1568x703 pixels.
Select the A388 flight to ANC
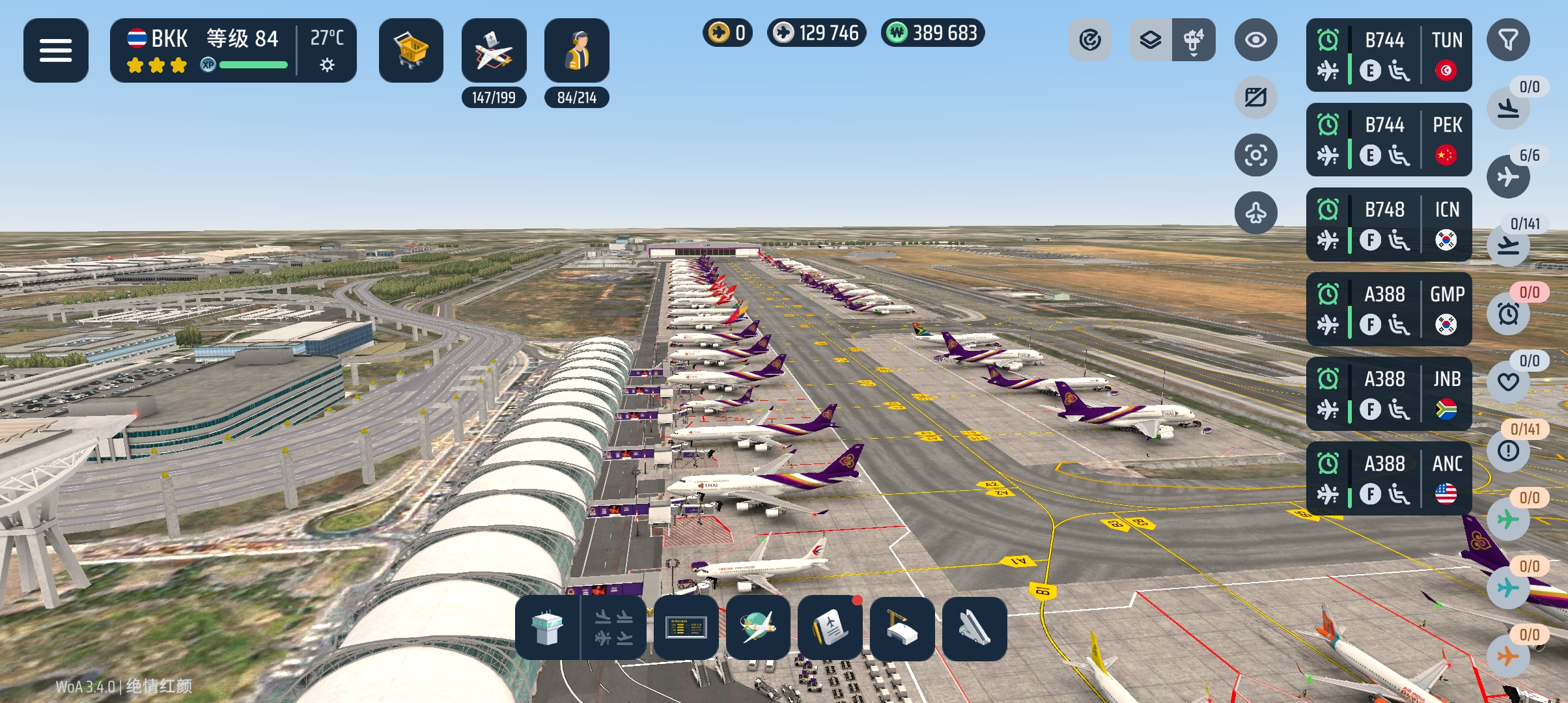[1388, 478]
